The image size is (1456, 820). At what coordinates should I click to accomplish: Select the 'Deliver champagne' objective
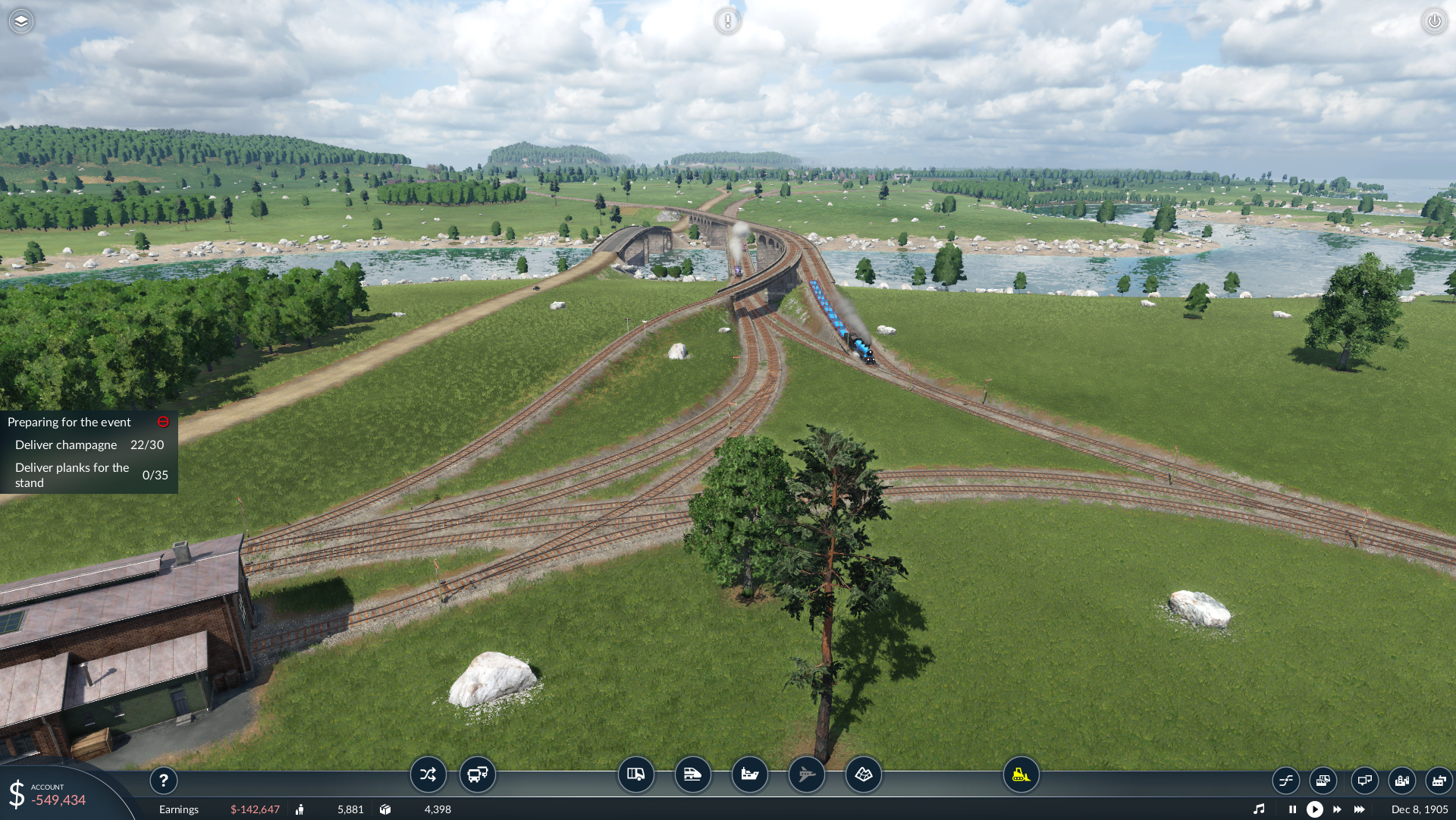click(x=66, y=445)
